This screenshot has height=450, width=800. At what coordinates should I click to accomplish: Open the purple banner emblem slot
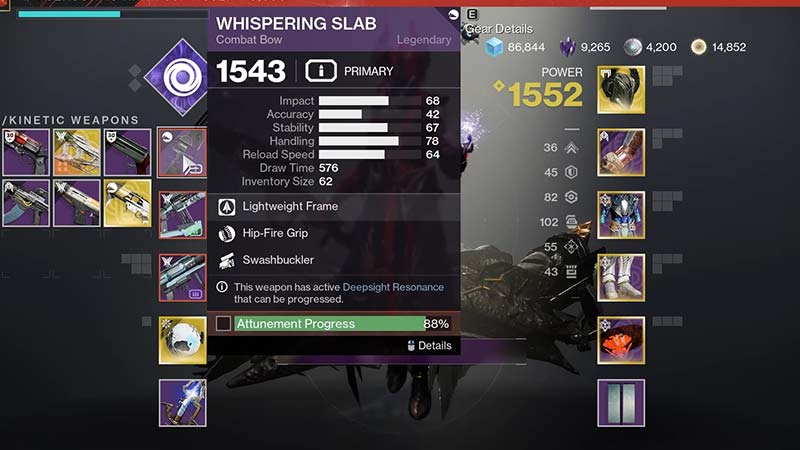[621, 403]
